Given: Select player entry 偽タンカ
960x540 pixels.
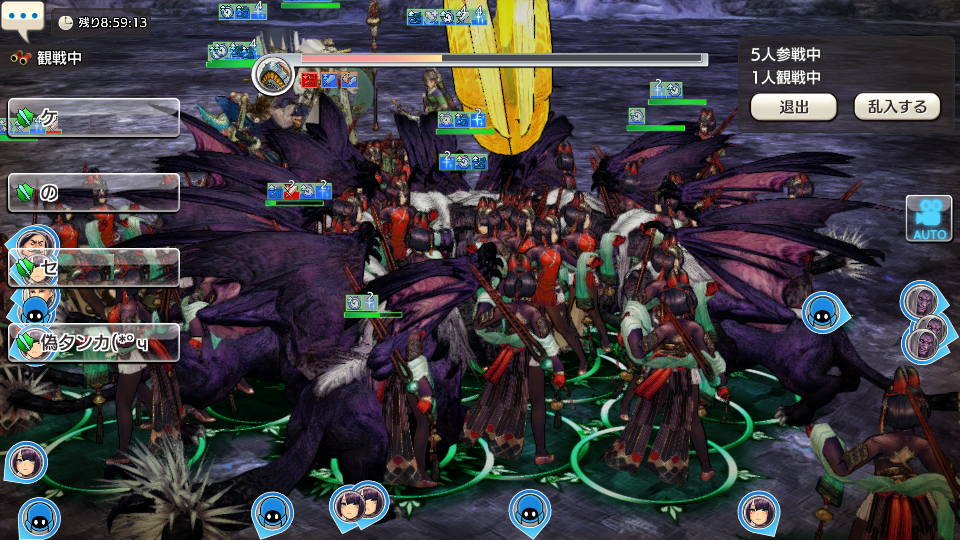Looking at the screenshot, I should 95,343.
